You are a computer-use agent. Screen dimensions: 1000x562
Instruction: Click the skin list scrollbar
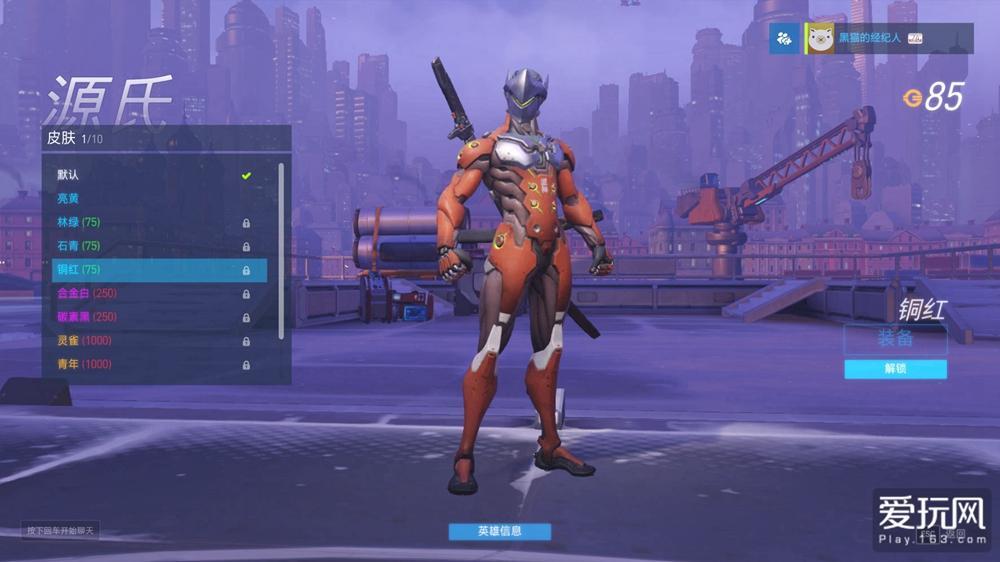coord(281,250)
